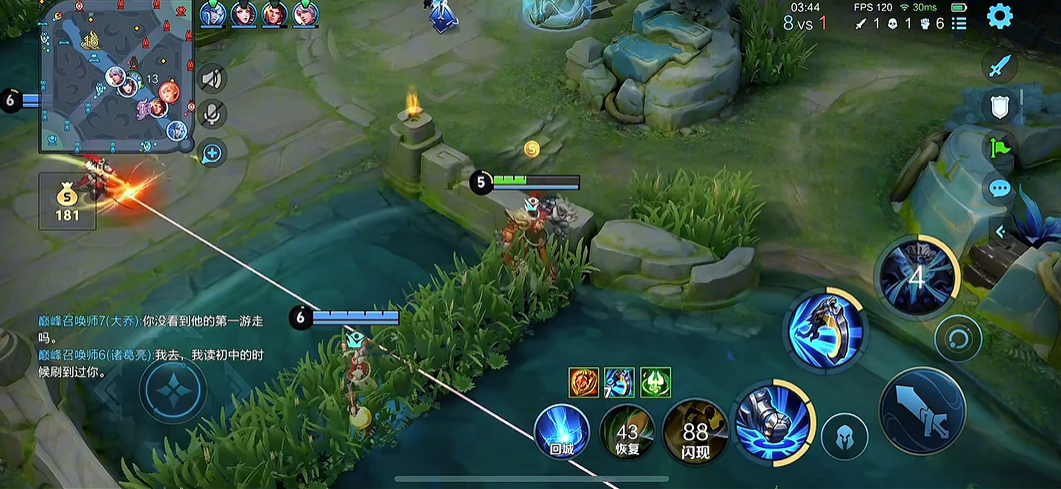Screen dimensions: 1061x489
Task: Open the scoreboard list icon
Action: [x=959, y=23]
